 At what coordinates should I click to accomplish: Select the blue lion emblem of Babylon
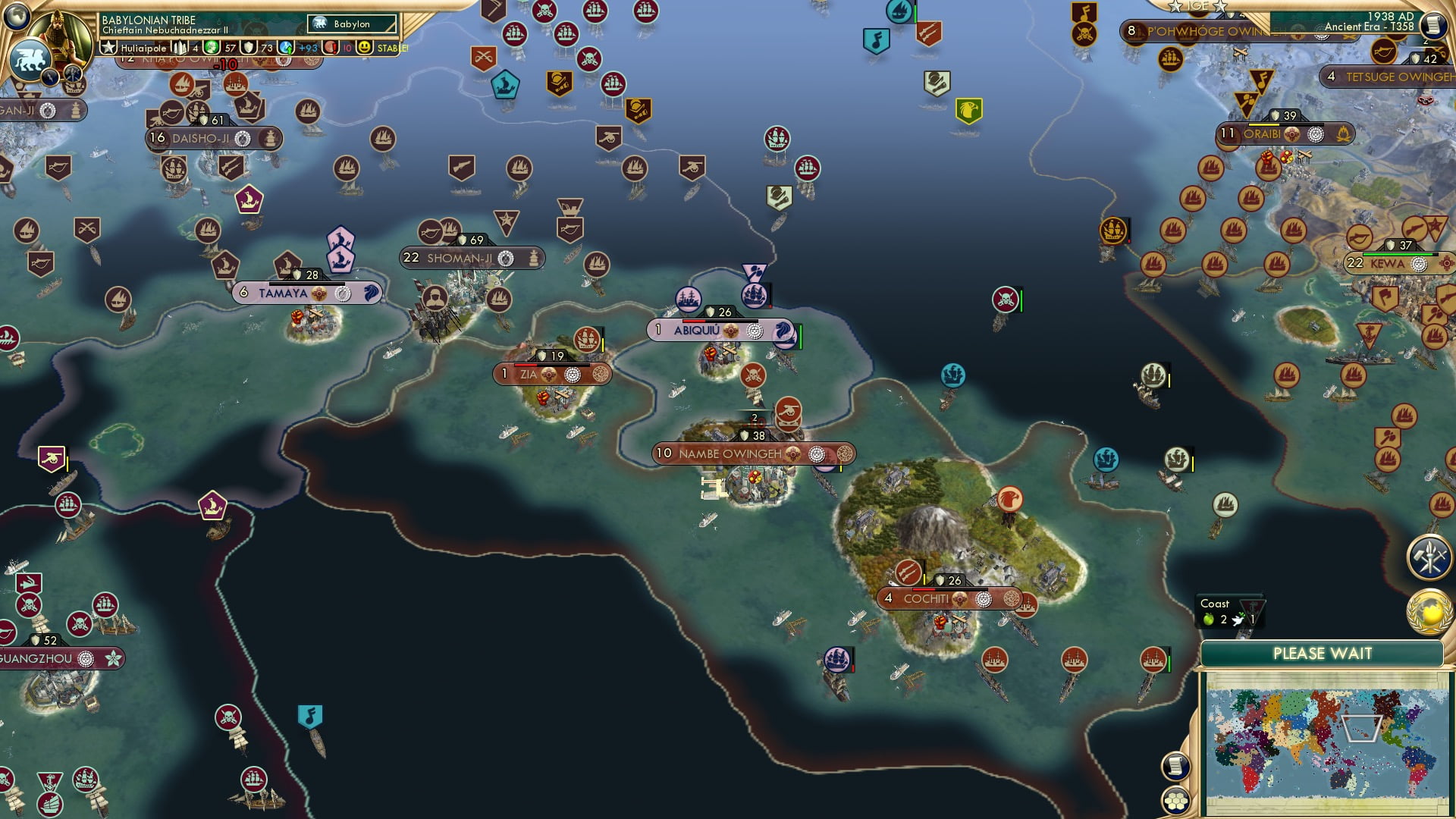(30, 58)
